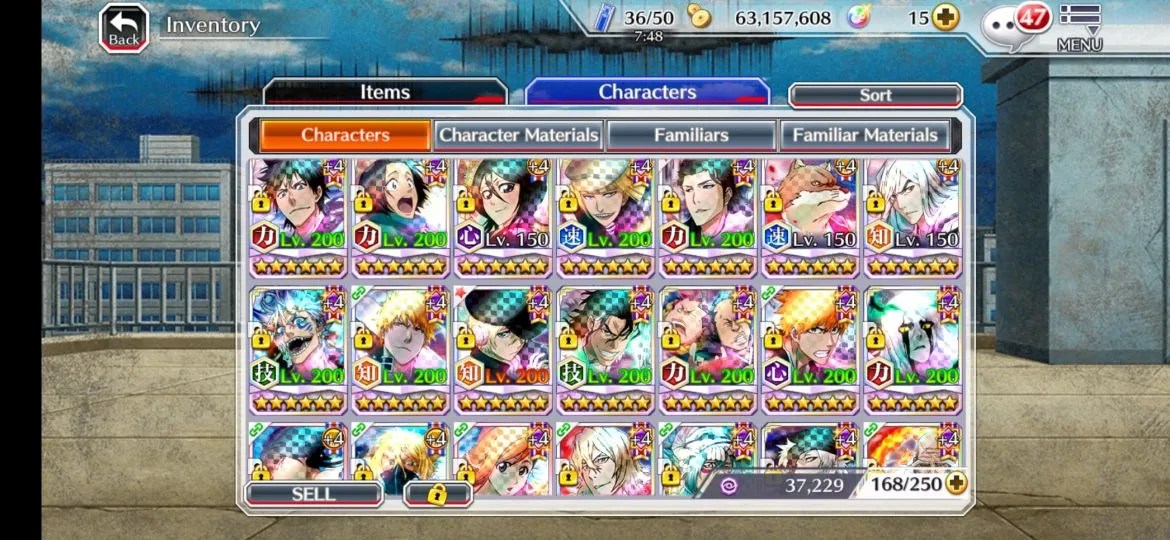Add spirit orbs with the top plus button
1170x540 pixels.
click(x=945, y=17)
